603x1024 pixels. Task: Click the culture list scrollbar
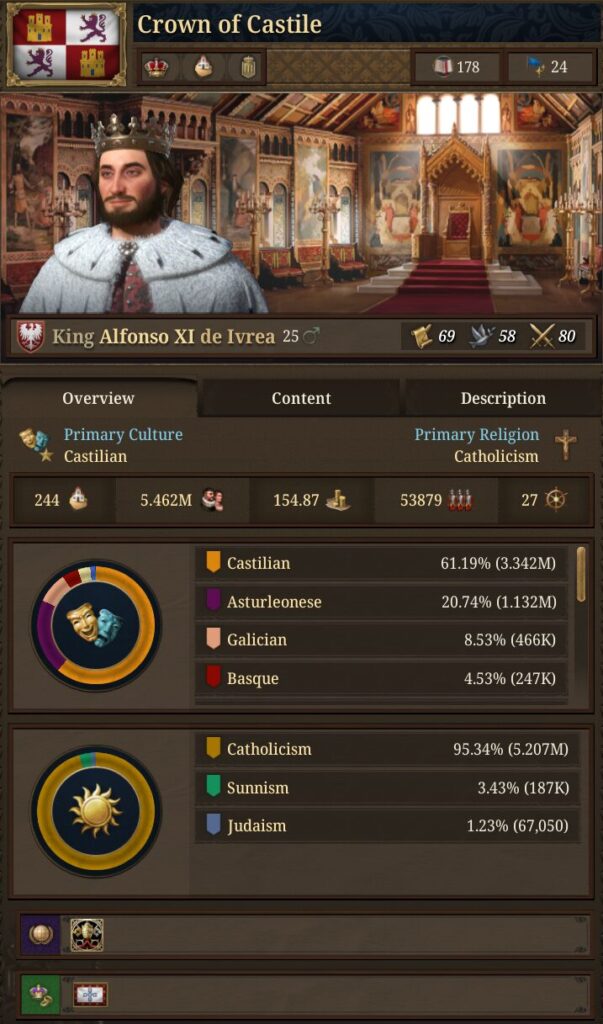click(581, 575)
